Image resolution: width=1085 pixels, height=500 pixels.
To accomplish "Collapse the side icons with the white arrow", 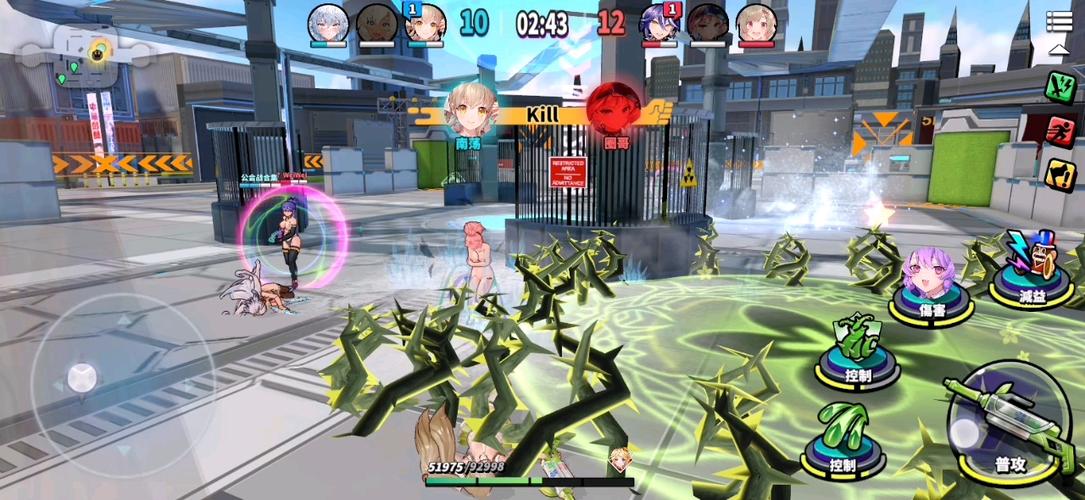I will pos(1059,48).
